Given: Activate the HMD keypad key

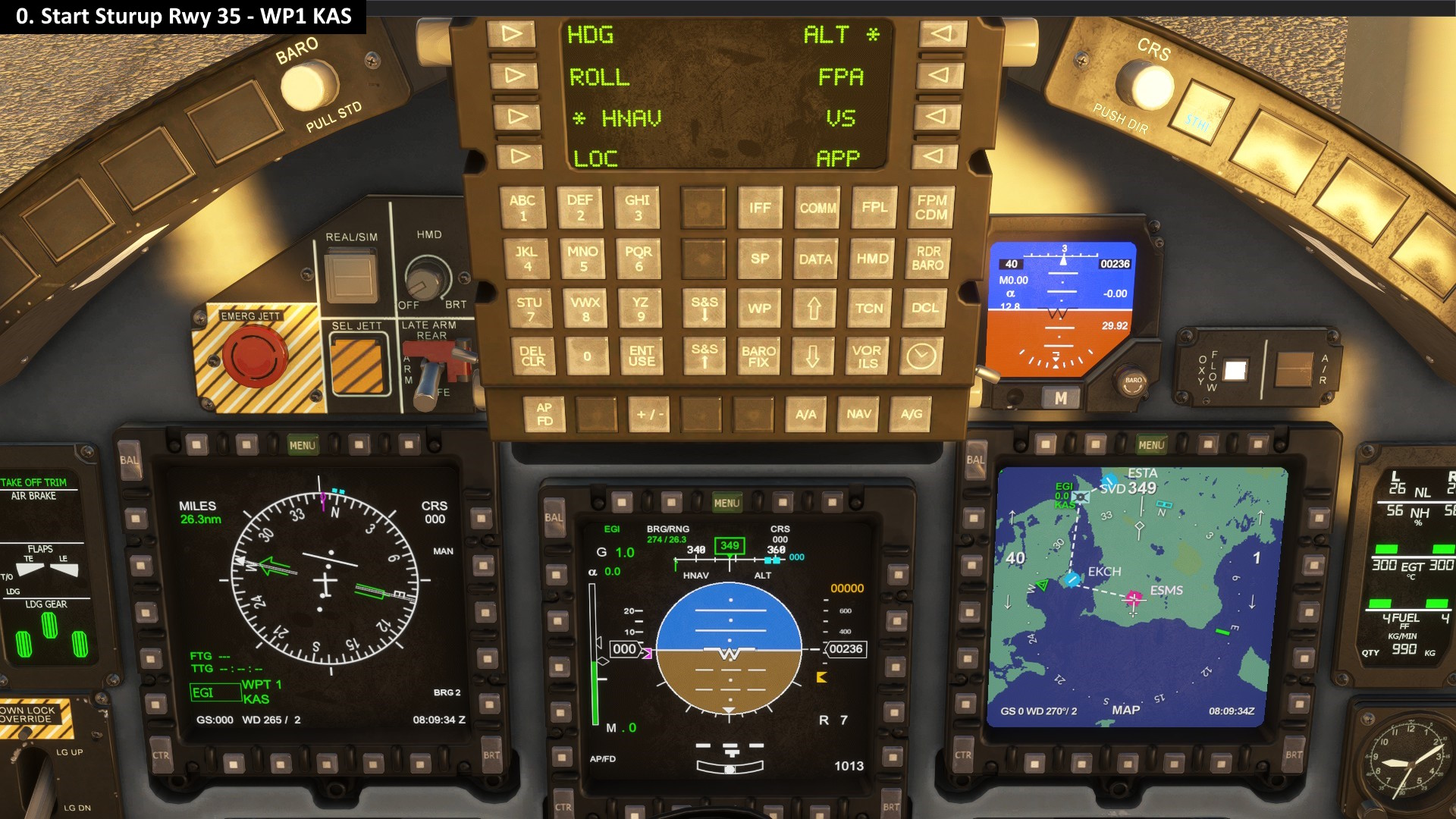Looking at the screenshot, I should 872,259.
